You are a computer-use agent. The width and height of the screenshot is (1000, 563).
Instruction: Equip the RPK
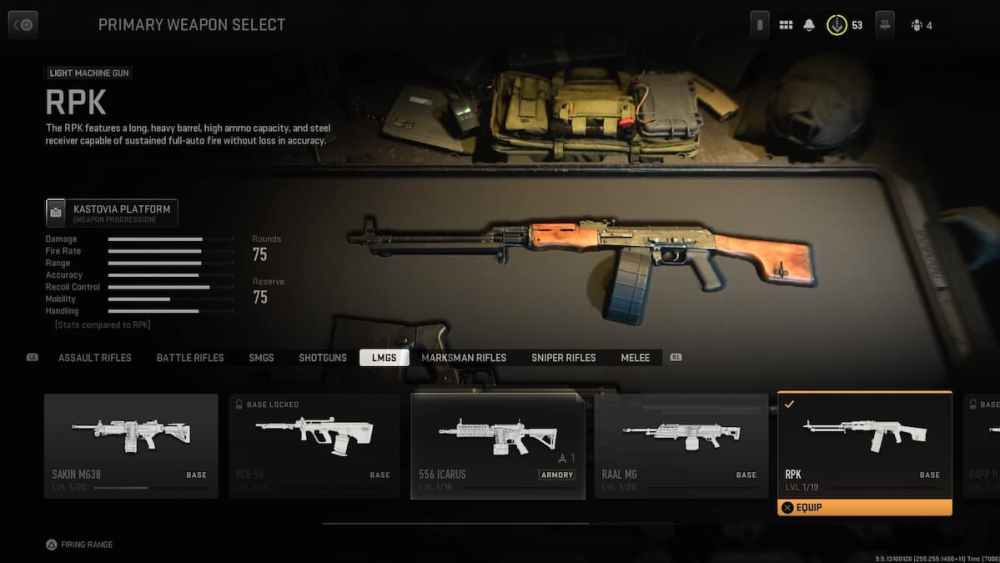(x=865, y=507)
